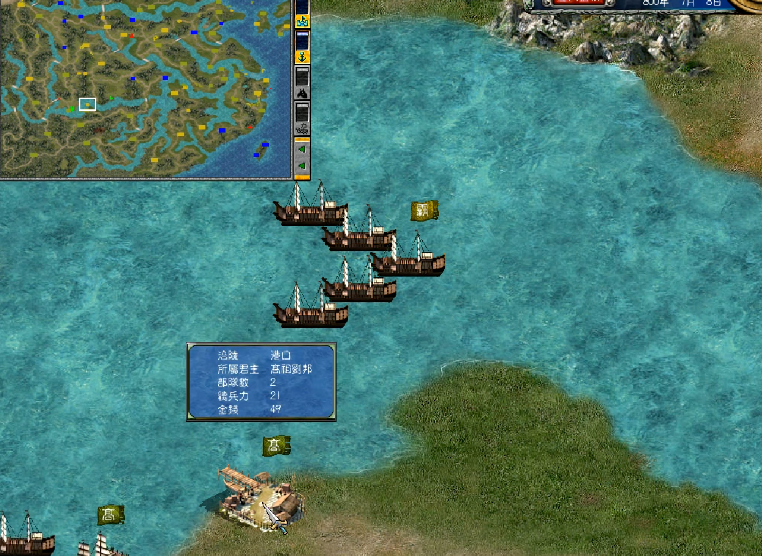
Task: Click the lower green arrow beside the minimap
Action: (302, 166)
